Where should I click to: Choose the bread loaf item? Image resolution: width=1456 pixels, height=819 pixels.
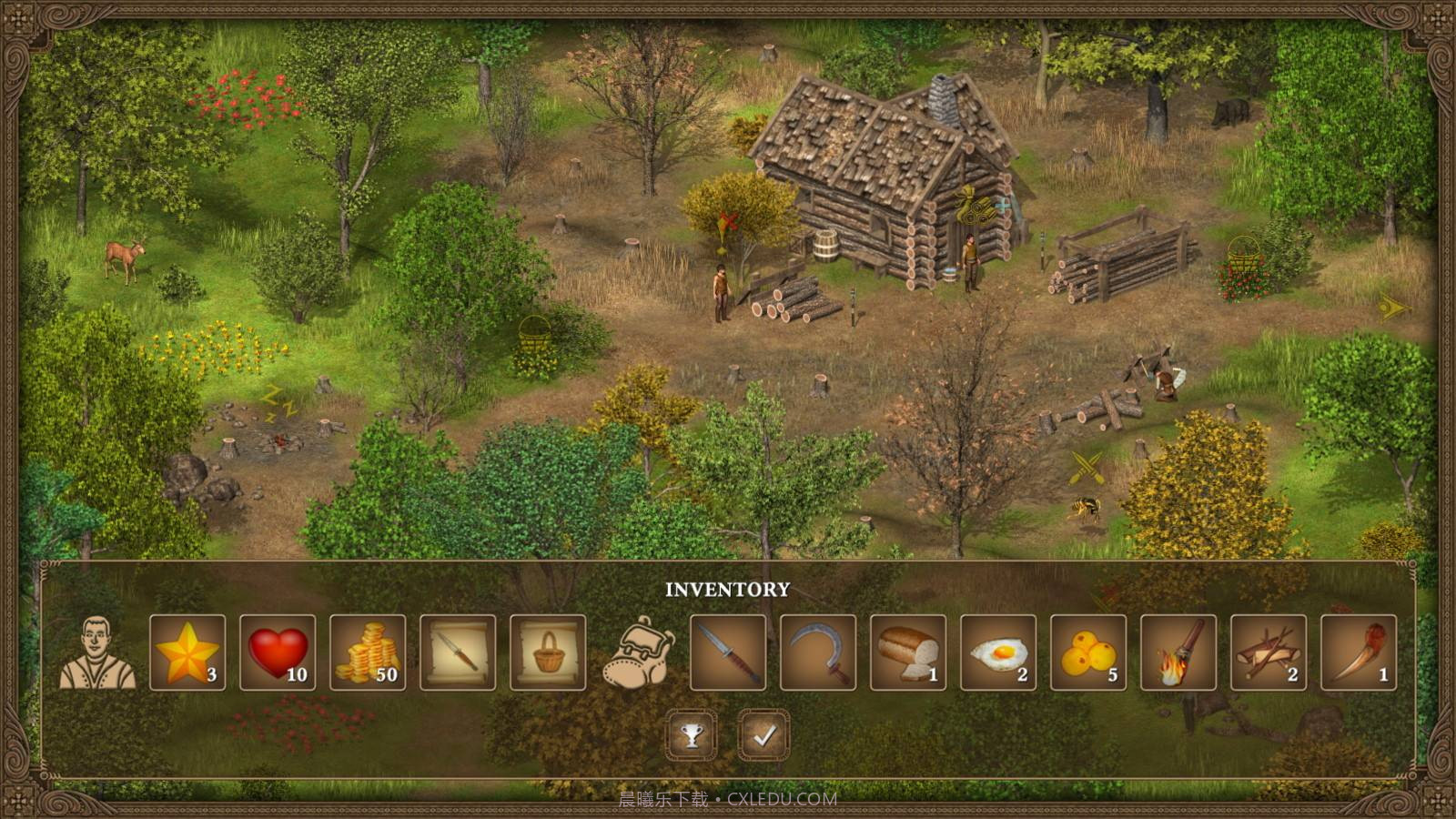(908, 652)
